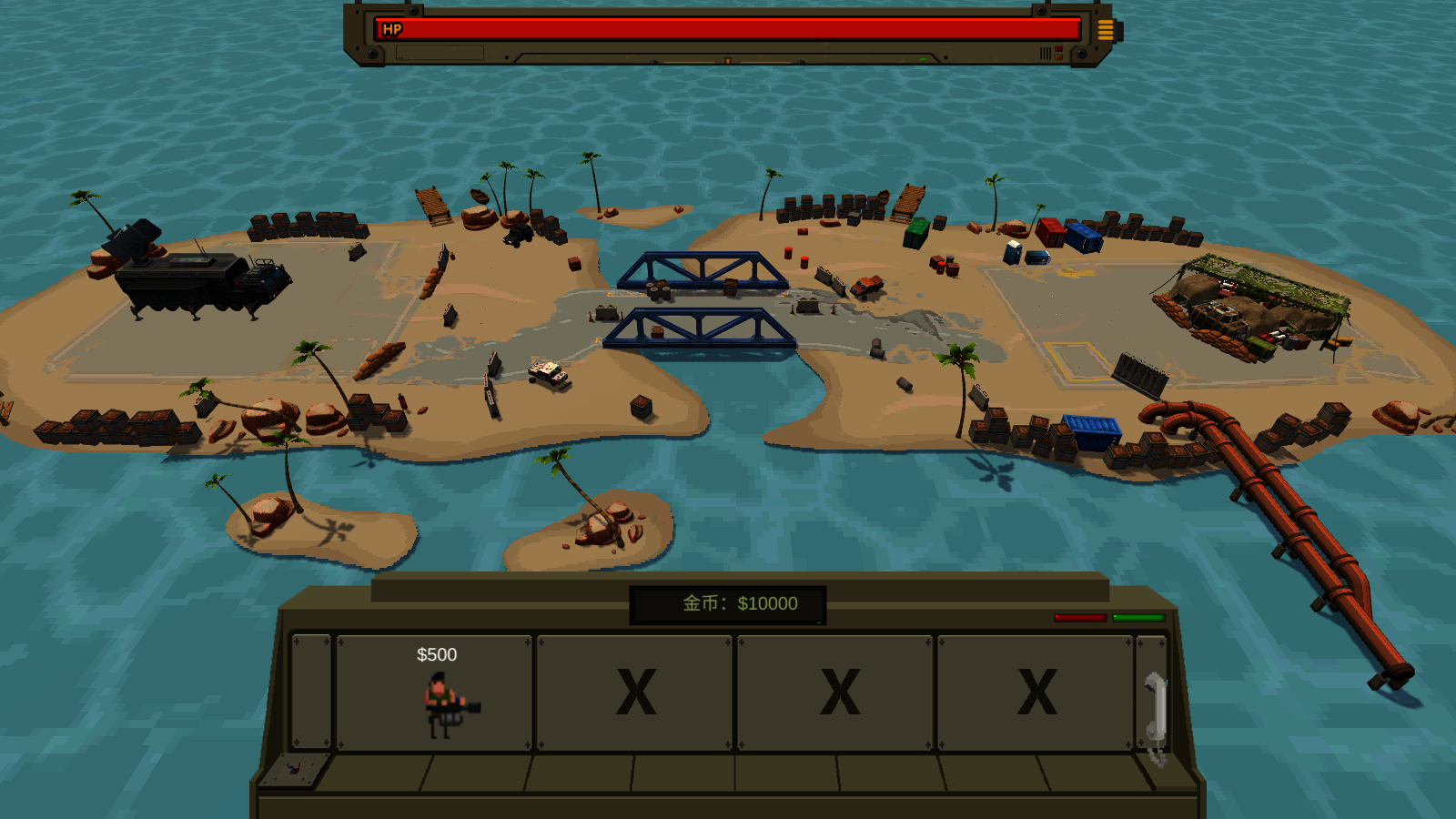Open the coin counter showing $10000
The height and width of the screenshot is (819, 1456).
(x=722, y=602)
